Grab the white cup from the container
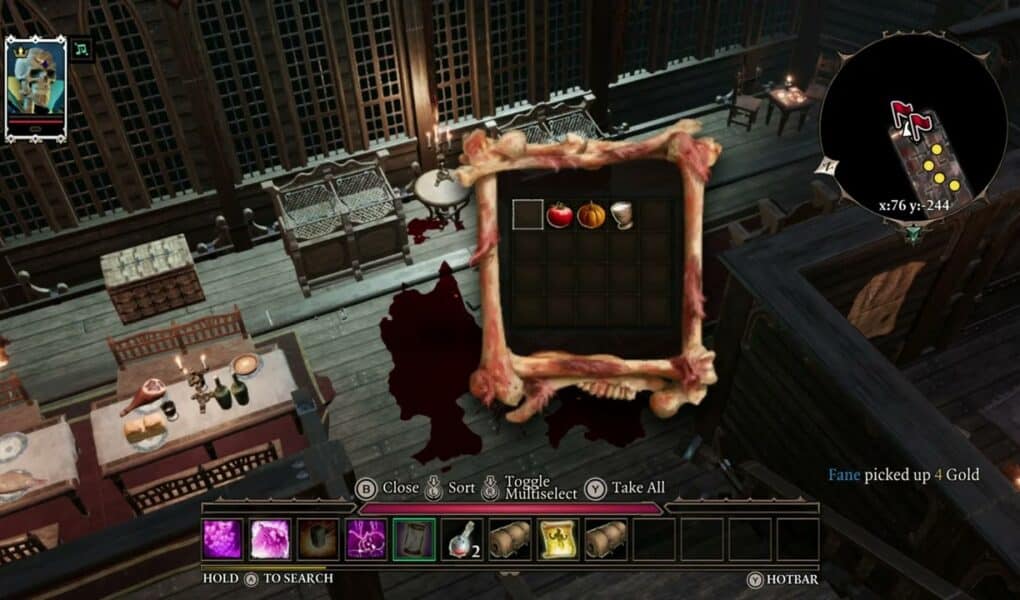Image resolution: width=1020 pixels, height=600 pixels. click(x=622, y=215)
